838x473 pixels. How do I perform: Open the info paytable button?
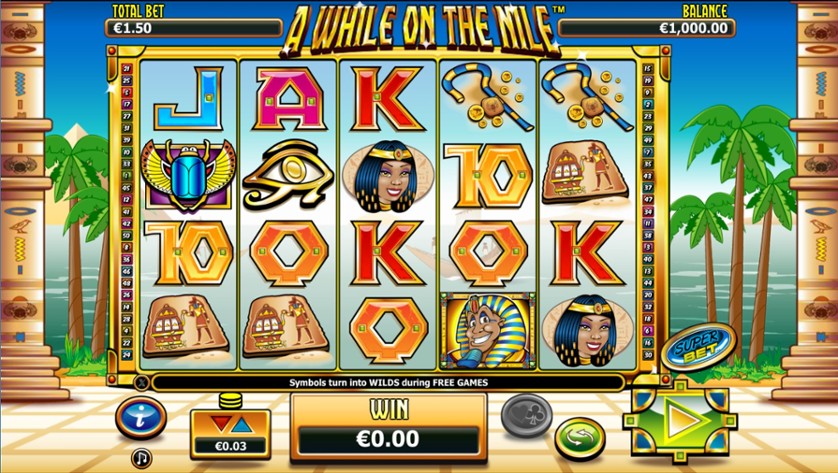click(141, 417)
